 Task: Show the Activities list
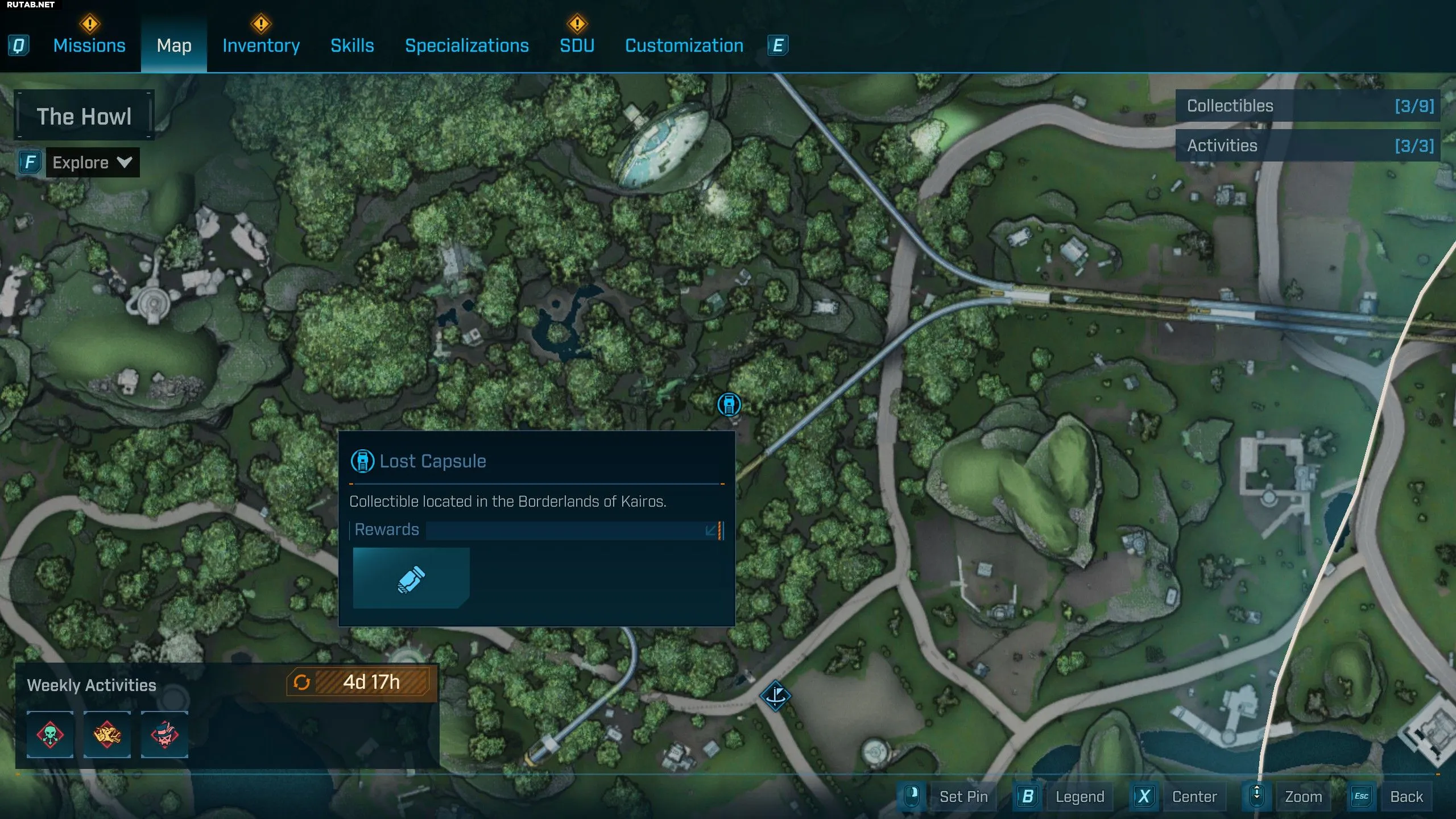(x=1308, y=146)
